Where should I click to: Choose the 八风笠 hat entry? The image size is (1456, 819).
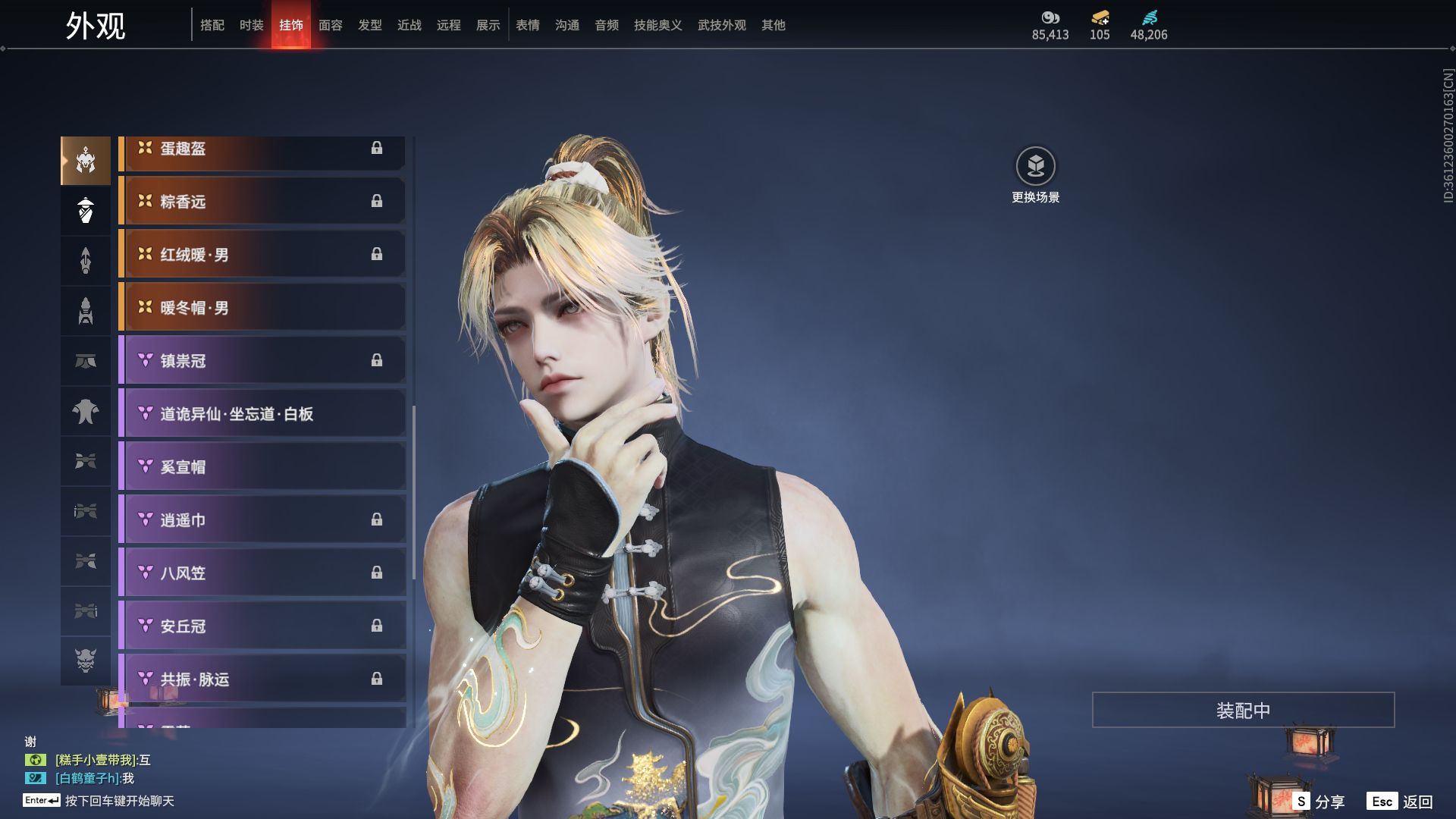pos(262,573)
